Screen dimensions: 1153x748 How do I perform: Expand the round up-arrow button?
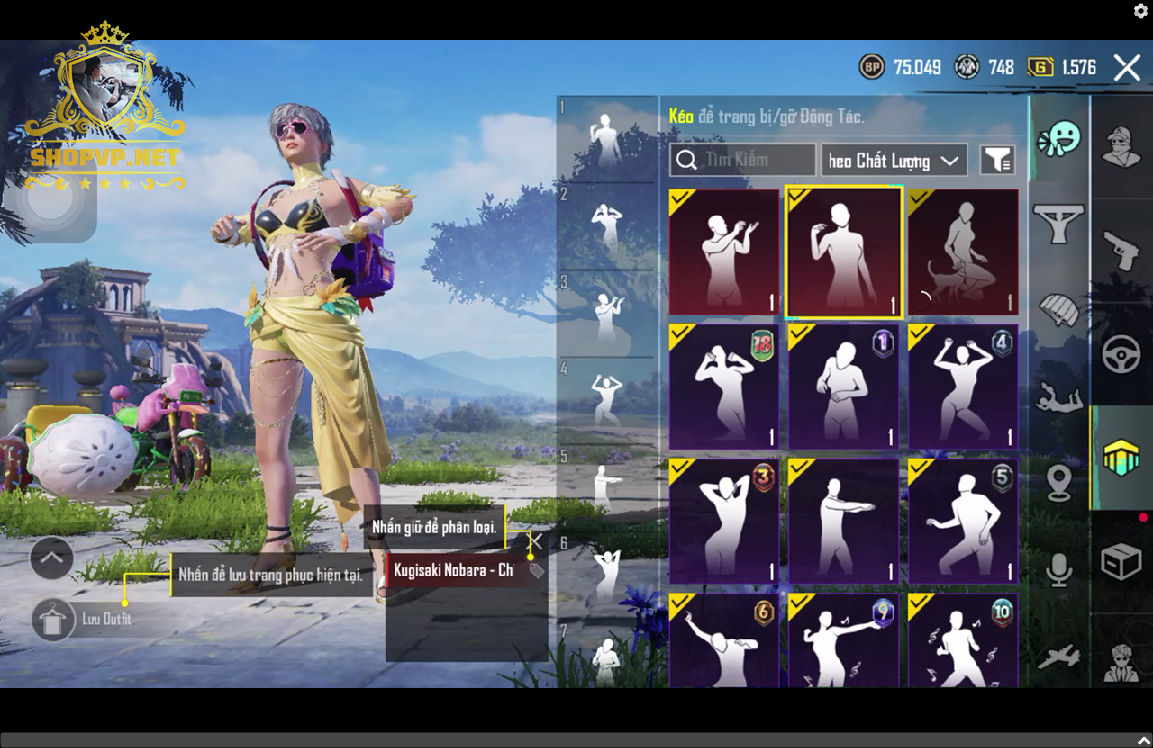click(x=52, y=558)
